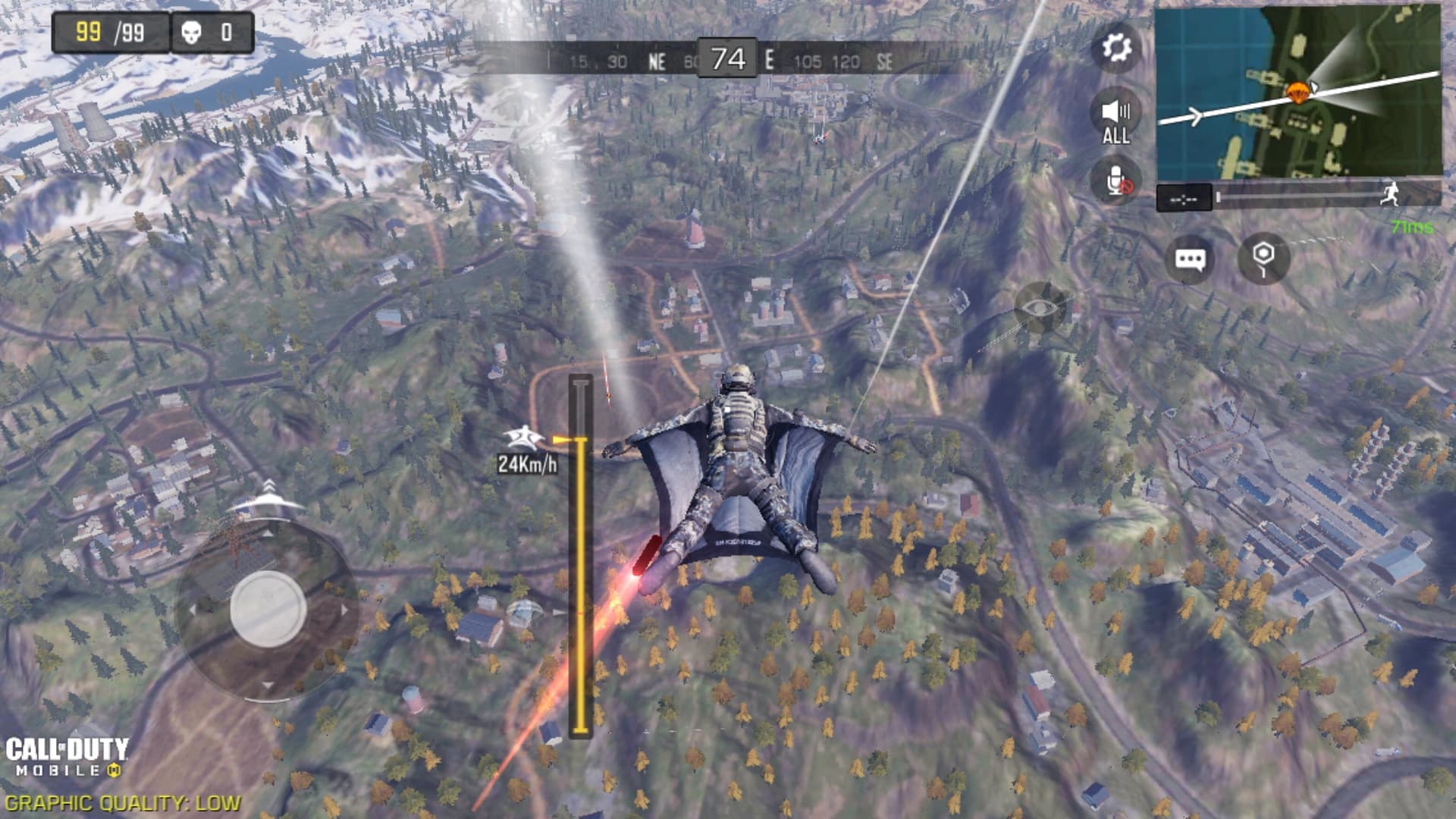Open the minimap
This screenshot has width=1456, height=819.
[1298, 93]
